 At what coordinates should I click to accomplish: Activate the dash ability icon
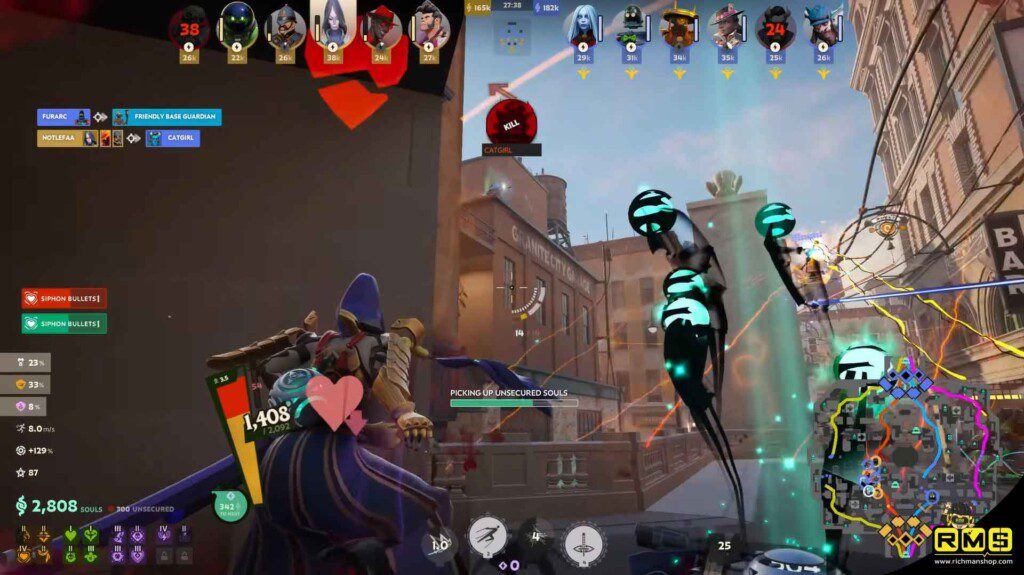click(x=485, y=538)
